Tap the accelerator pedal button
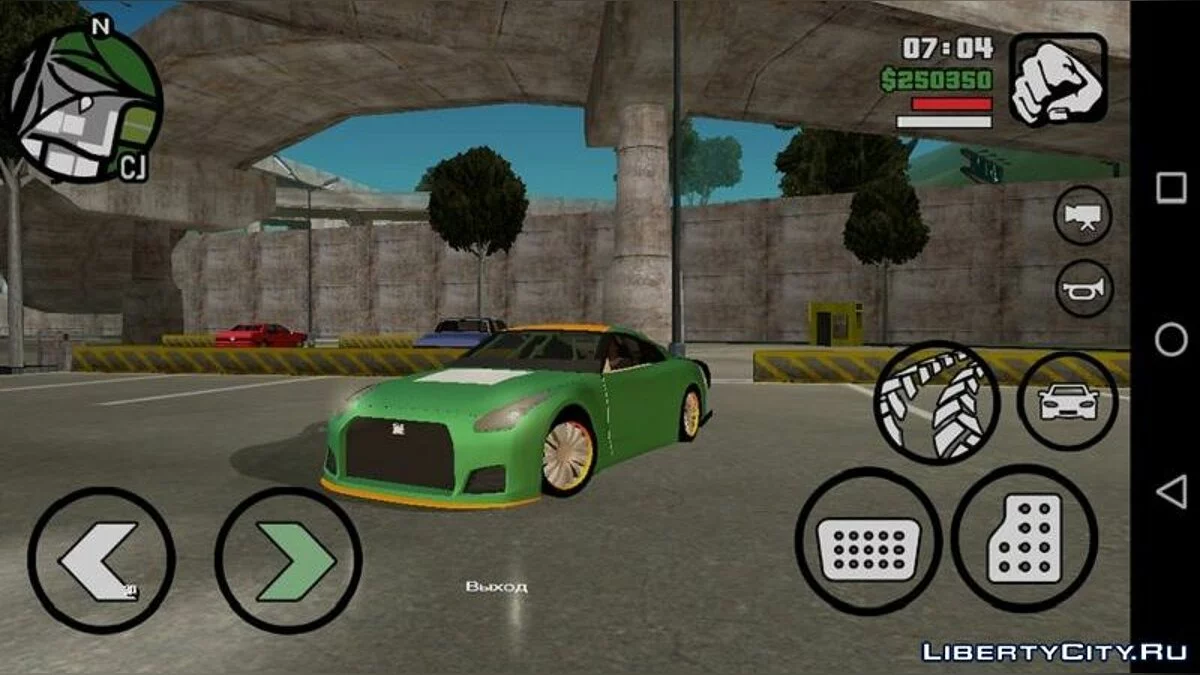The width and height of the screenshot is (1200, 675). pyautogui.click(x=1024, y=538)
